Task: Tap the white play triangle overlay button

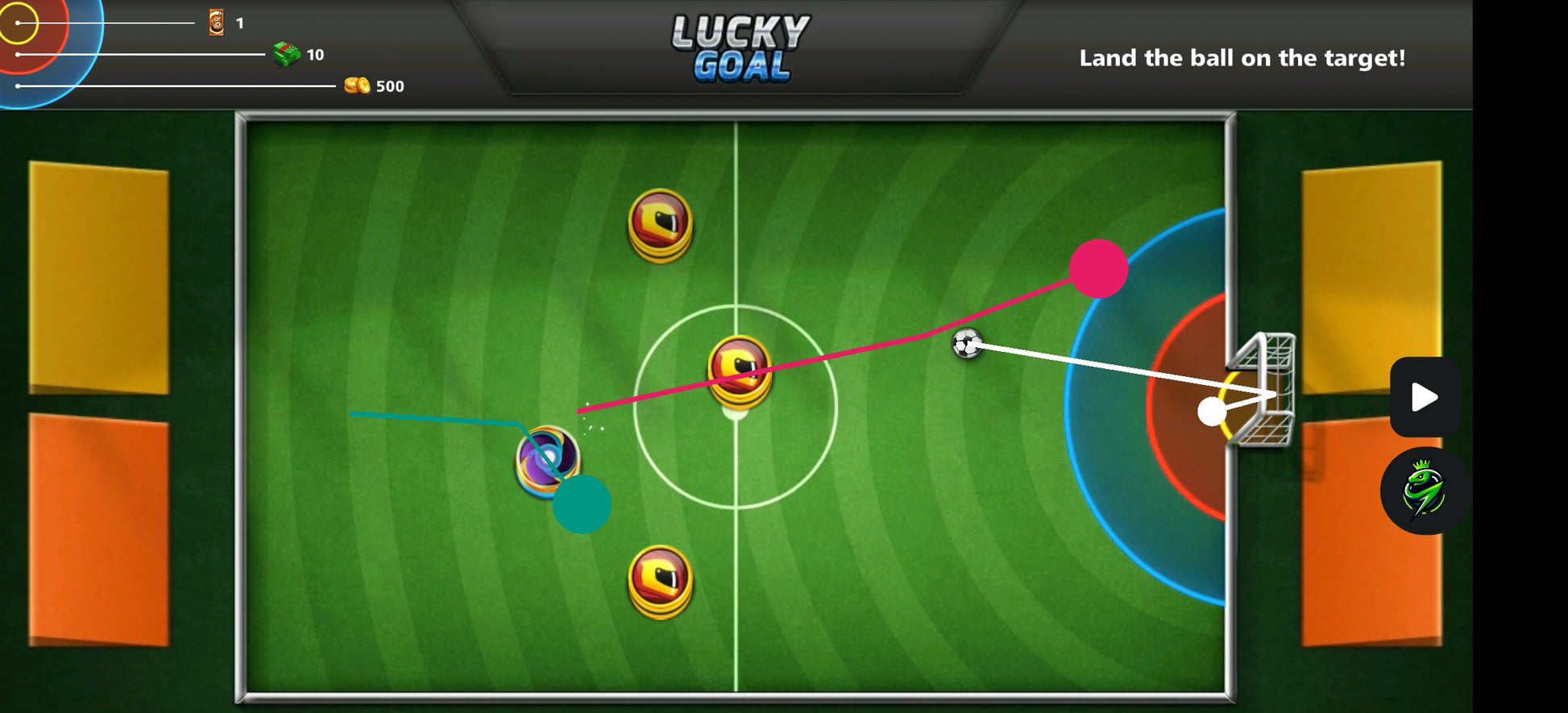Action: 1424,397
